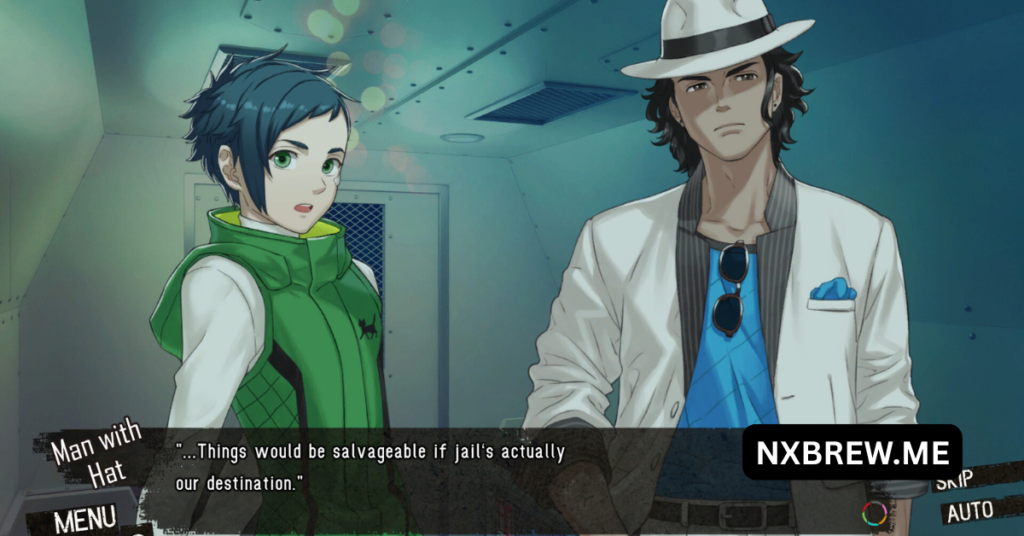Open the MENU button

pyautogui.click(x=84, y=518)
